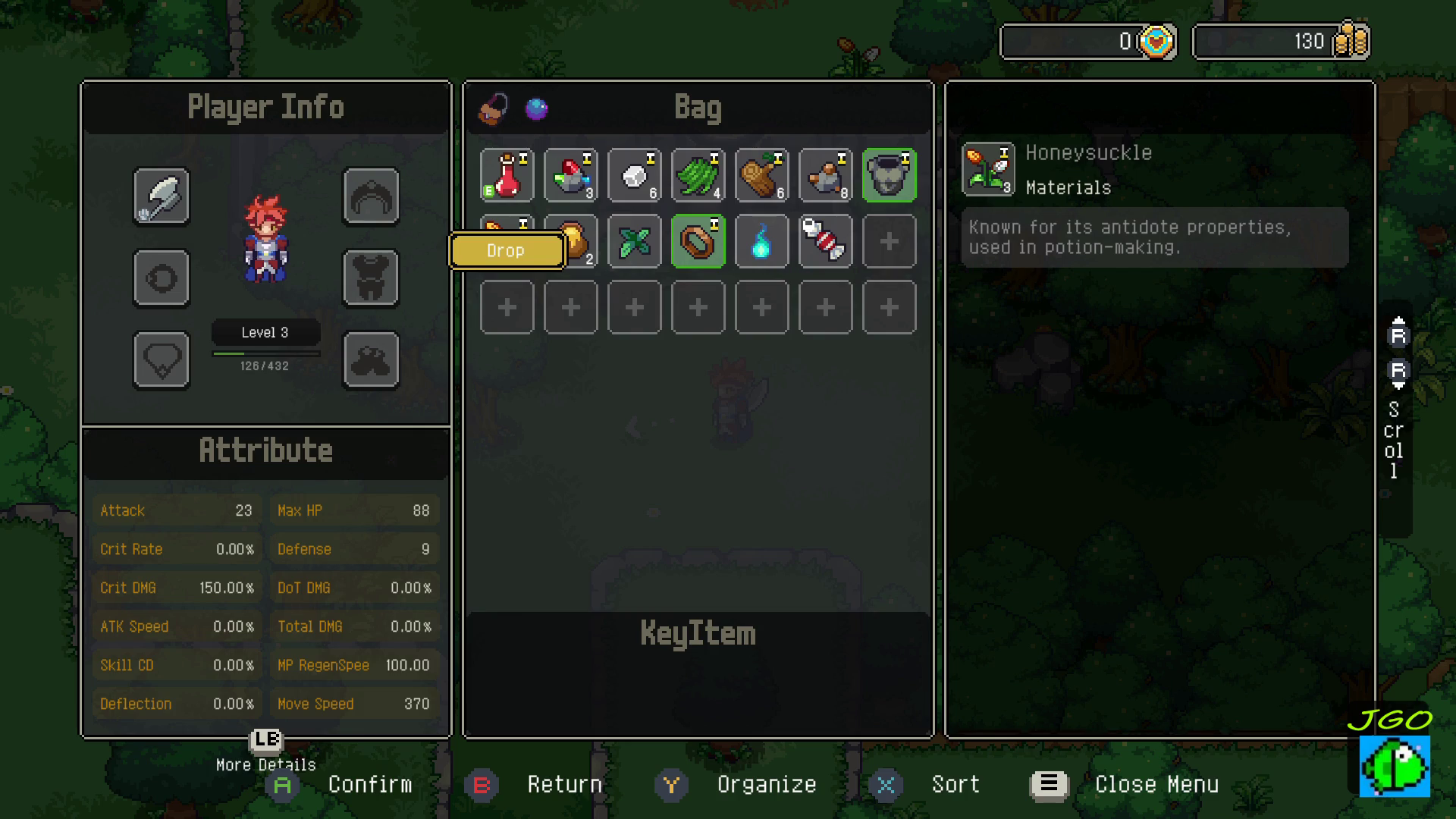Image resolution: width=1456 pixels, height=819 pixels.
Task: Select the red potion slot
Action: (507, 175)
